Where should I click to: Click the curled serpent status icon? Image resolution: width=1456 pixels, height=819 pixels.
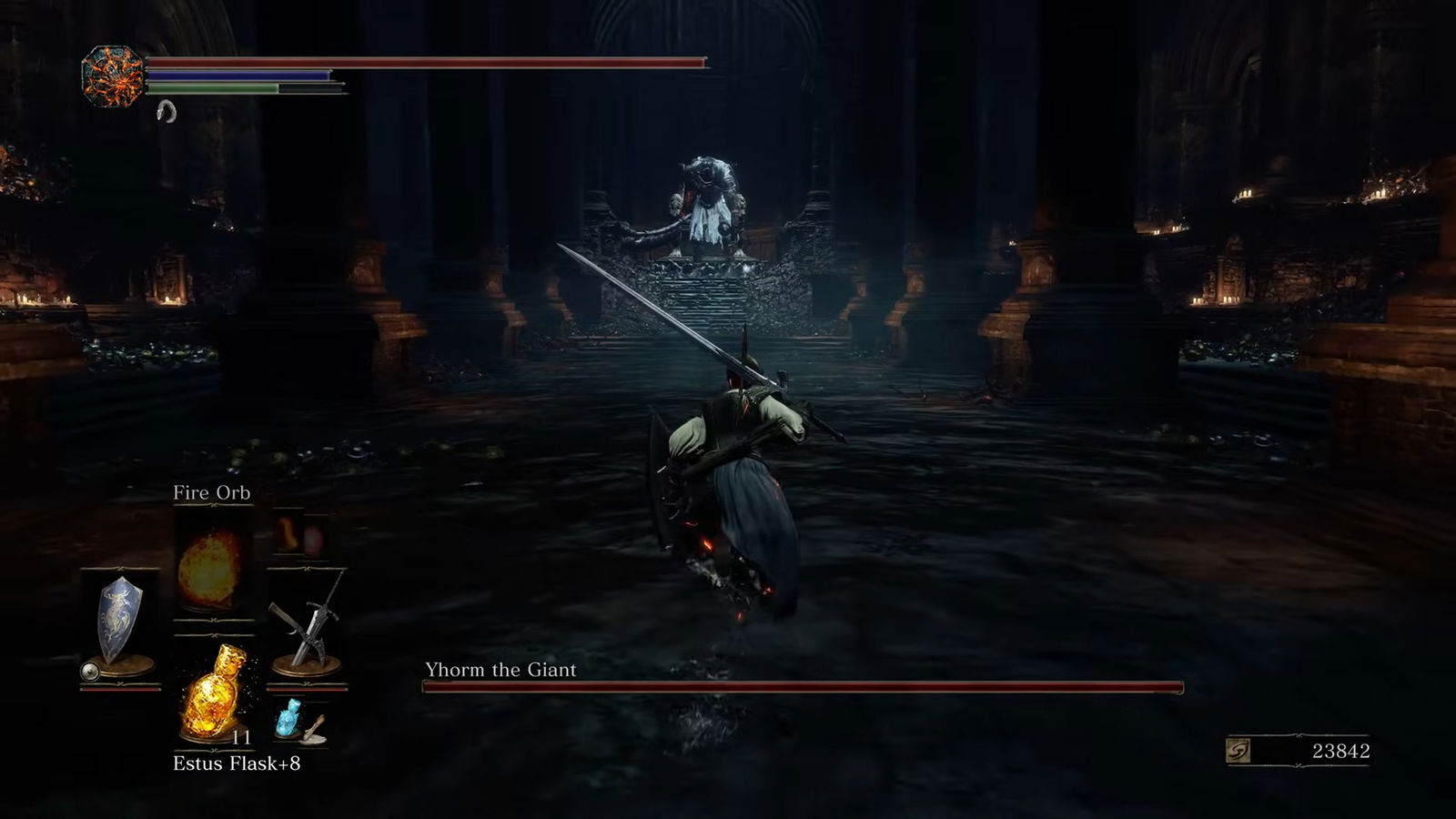pyautogui.click(x=166, y=111)
